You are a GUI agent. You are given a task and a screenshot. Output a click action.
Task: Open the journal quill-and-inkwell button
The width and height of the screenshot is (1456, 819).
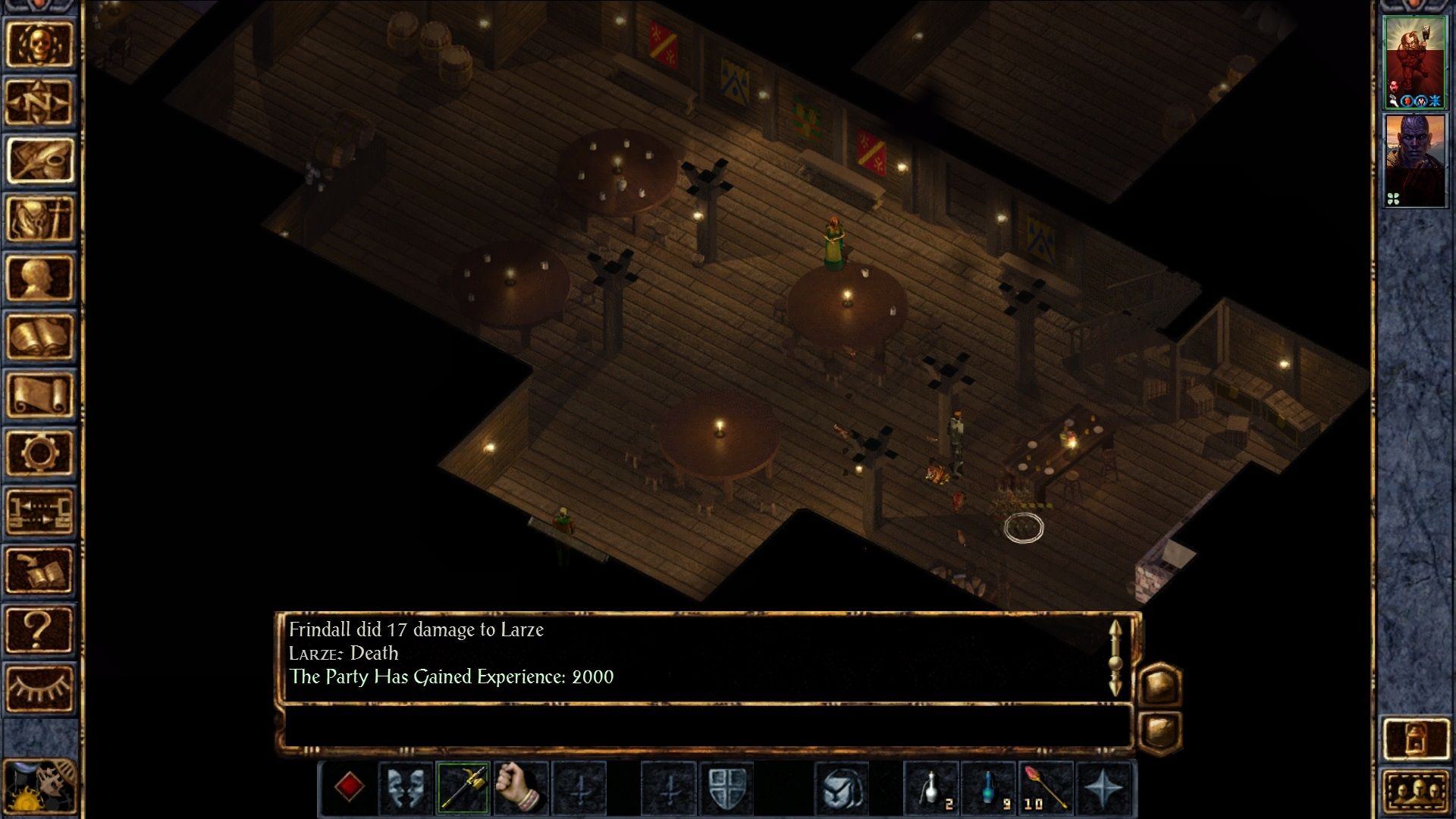(x=39, y=161)
